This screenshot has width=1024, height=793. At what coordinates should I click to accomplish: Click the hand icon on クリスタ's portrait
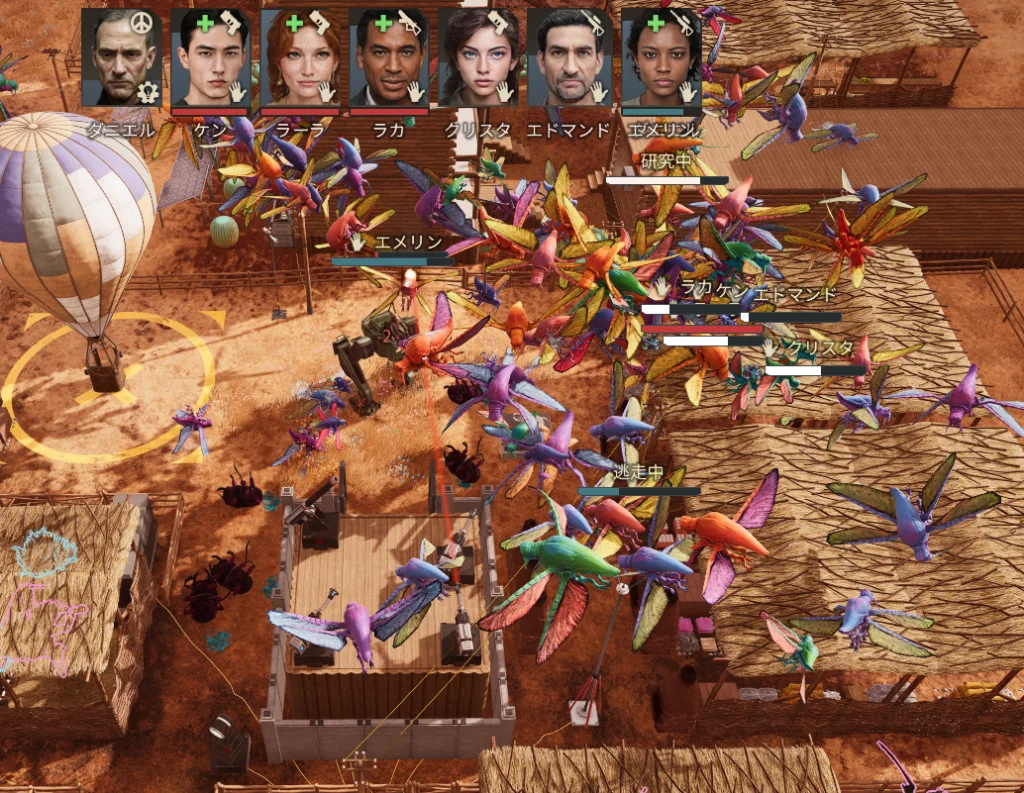click(x=505, y=92)
